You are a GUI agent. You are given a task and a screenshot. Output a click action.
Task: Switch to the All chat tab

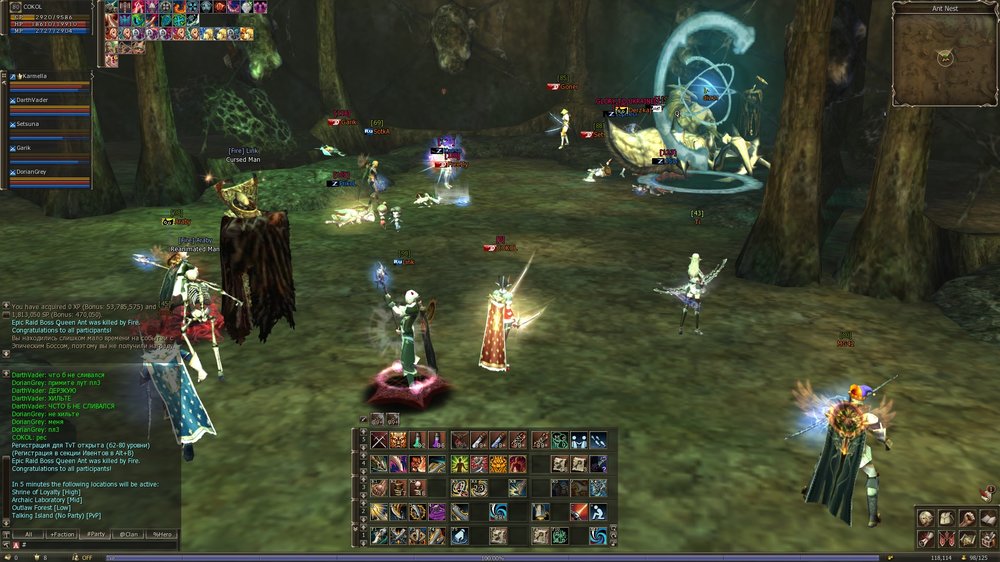pos(28,534)
